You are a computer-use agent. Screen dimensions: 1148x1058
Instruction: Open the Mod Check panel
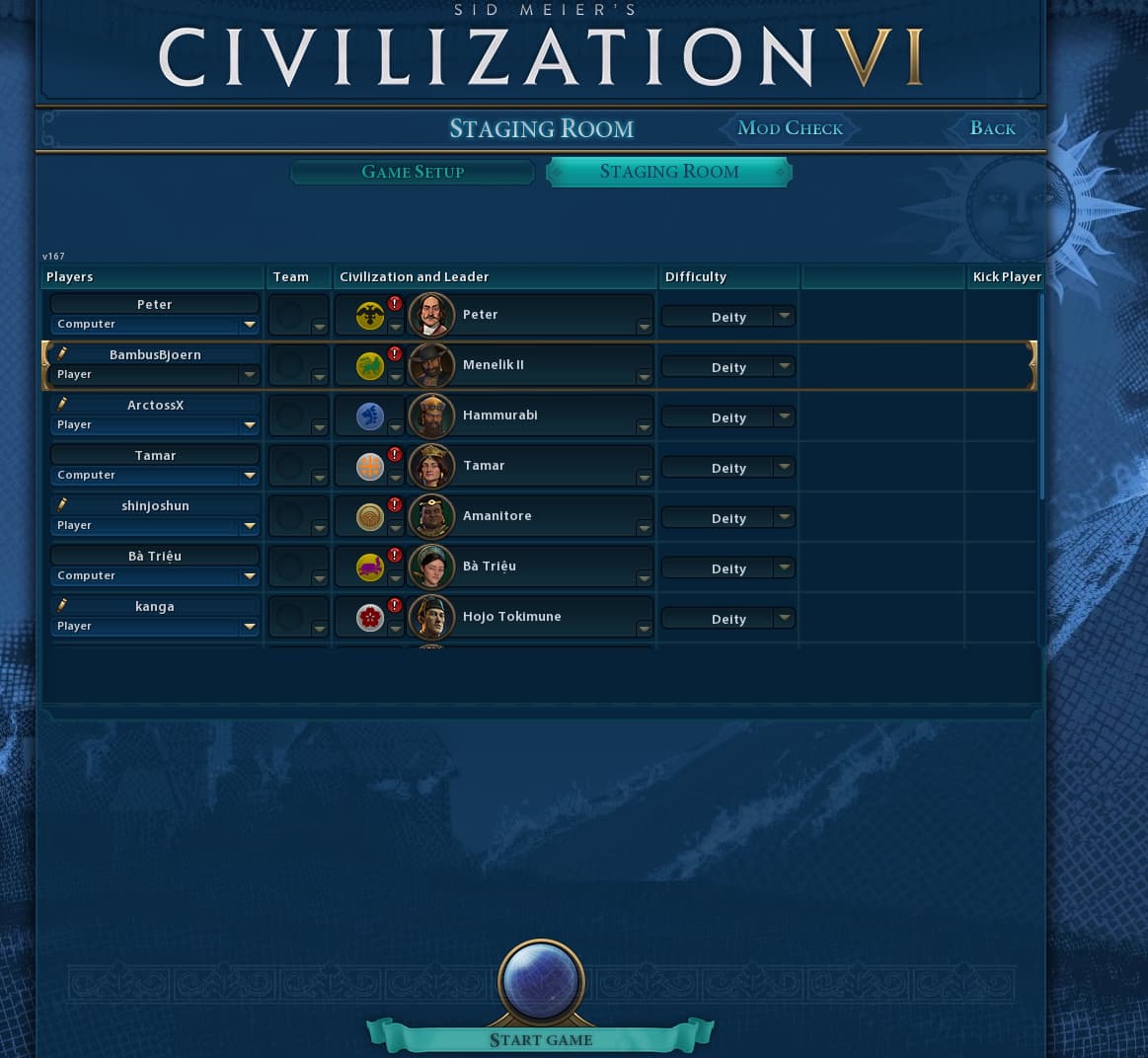pos(790,128)
